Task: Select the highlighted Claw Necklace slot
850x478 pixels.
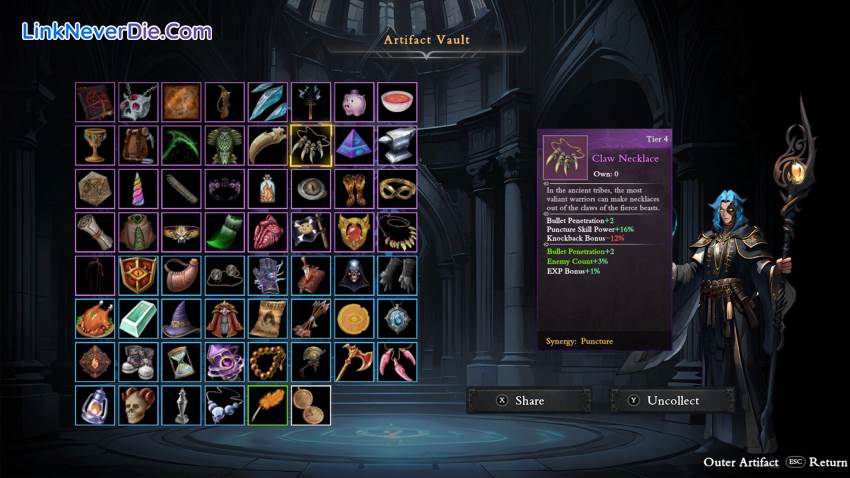Action: (311, 145)
